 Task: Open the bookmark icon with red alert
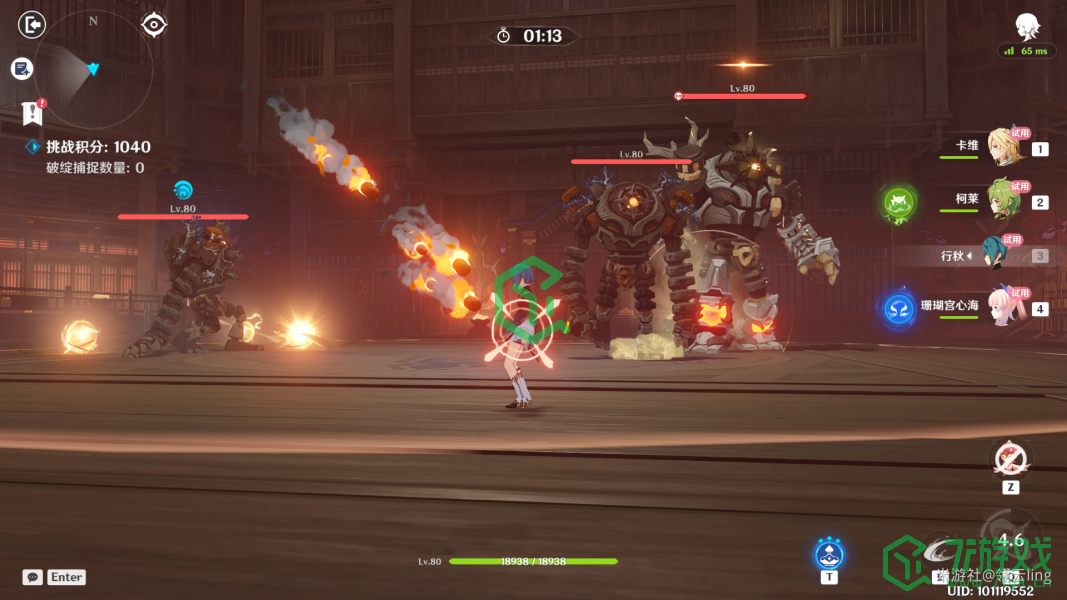tap(32, 112)
